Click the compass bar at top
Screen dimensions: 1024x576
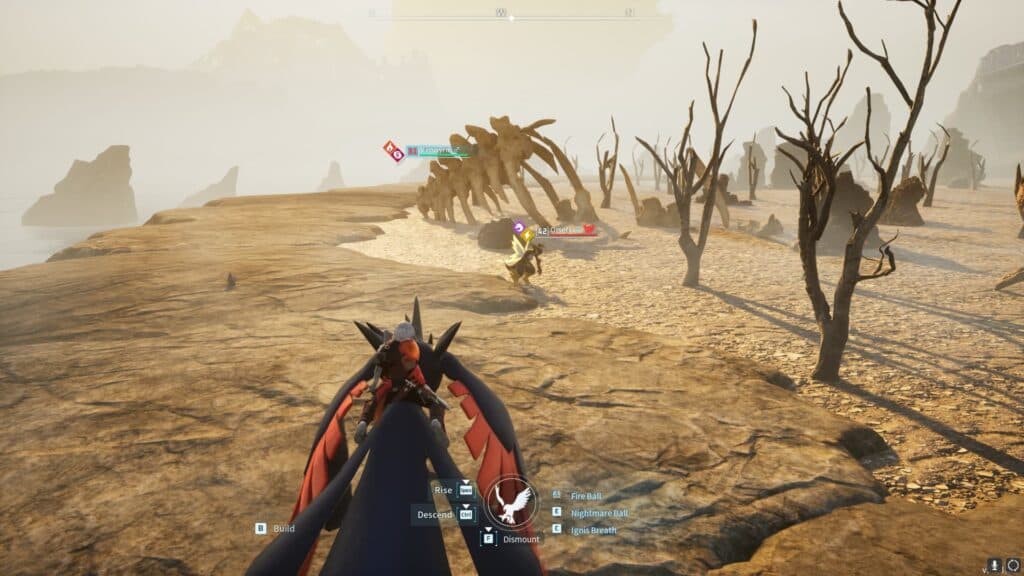[501, 14]
